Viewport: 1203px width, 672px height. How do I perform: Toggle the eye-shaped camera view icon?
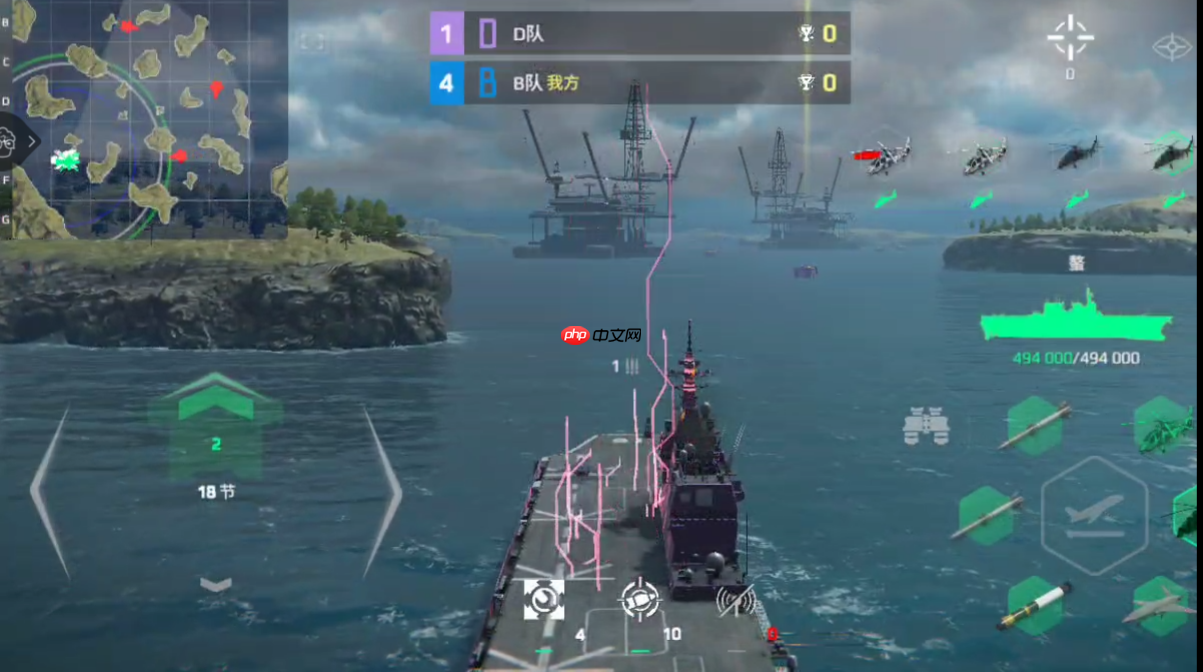coord(1169,47)
